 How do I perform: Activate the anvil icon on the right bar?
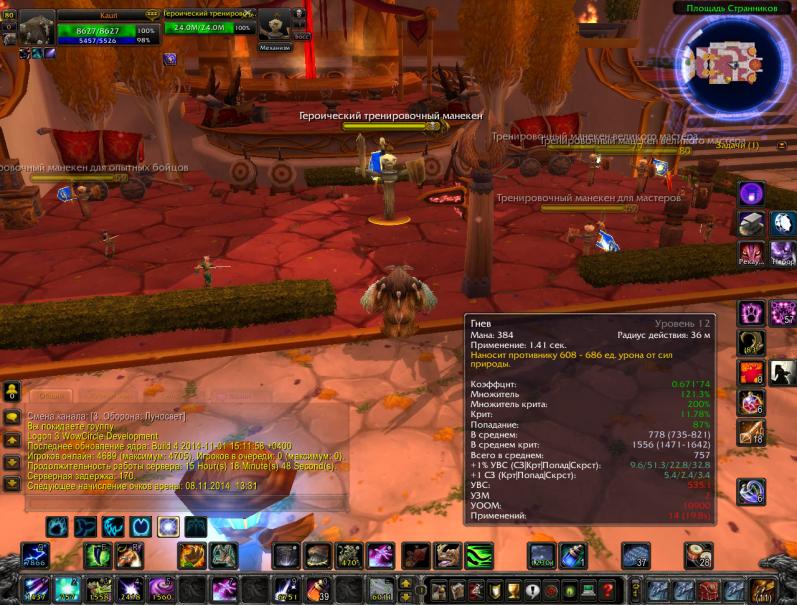(x=751, y=223)
